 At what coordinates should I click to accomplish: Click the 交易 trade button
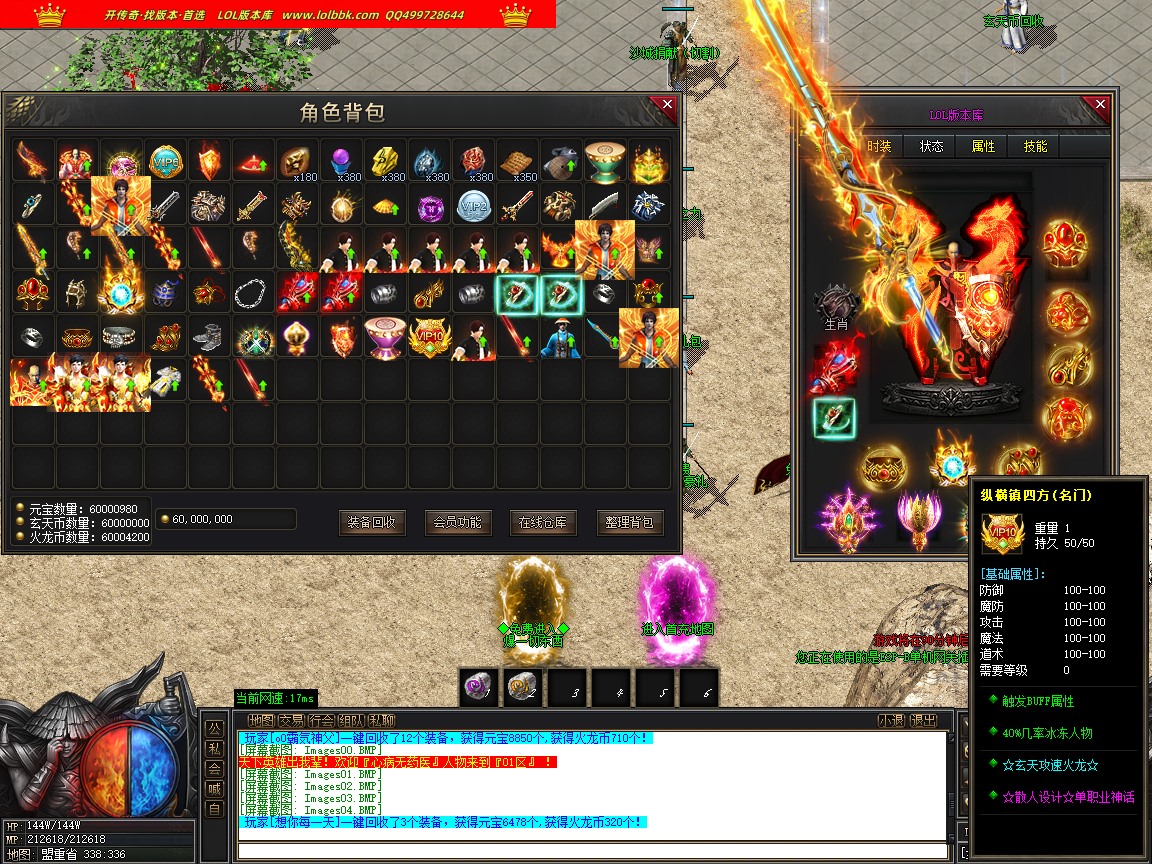coord(291,720)
